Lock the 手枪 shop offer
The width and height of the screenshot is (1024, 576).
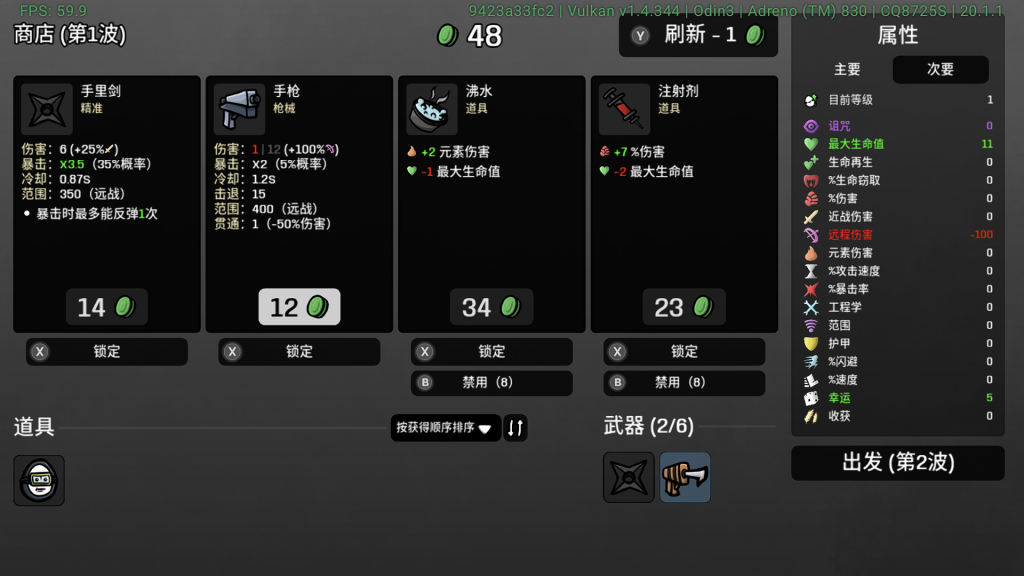[299, 352]
